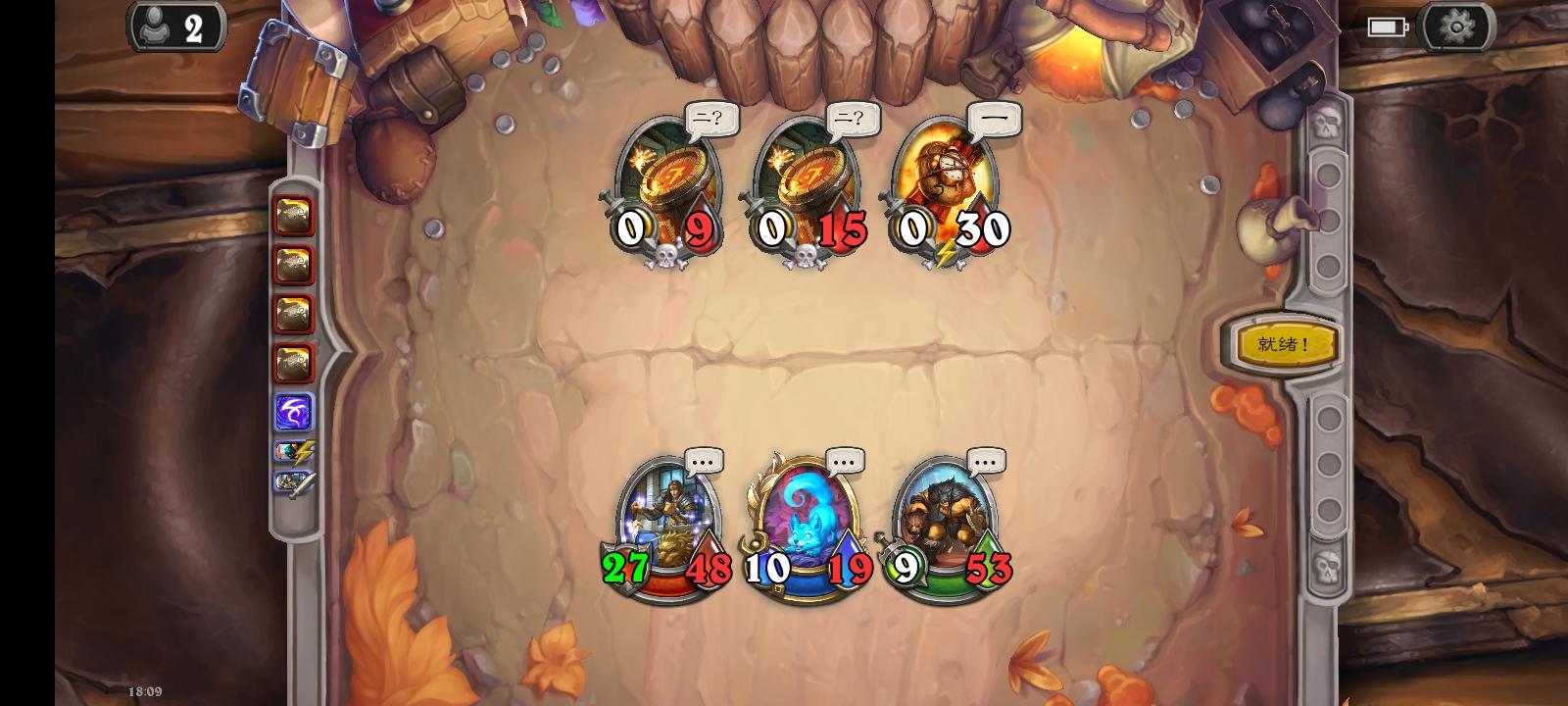Click the skull icon at top of right rail
Screen dimensions: 1568x706
[x=1329, y=123]
